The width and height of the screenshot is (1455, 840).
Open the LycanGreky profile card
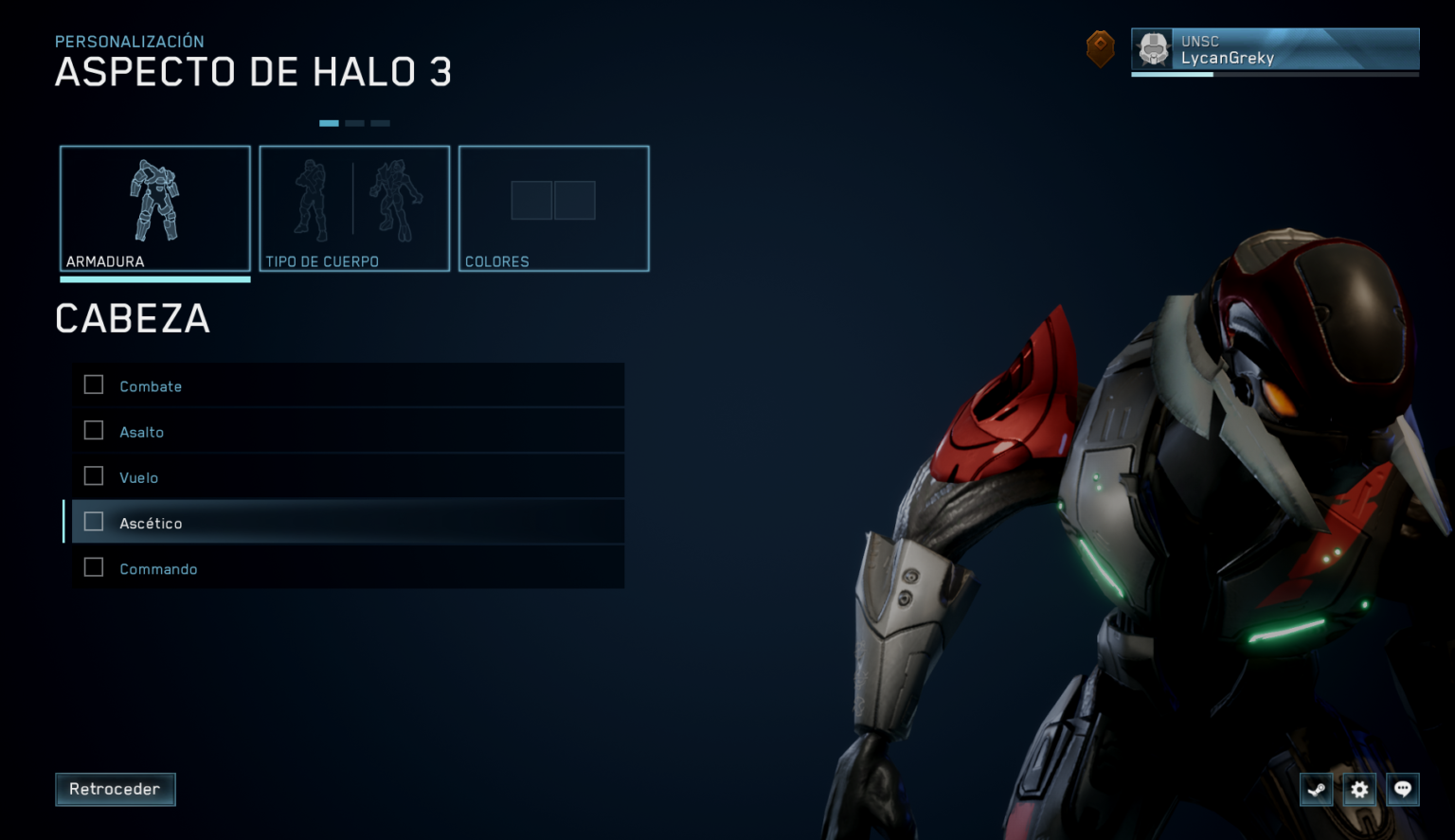pyautogui.click(x=1274, y=49)
